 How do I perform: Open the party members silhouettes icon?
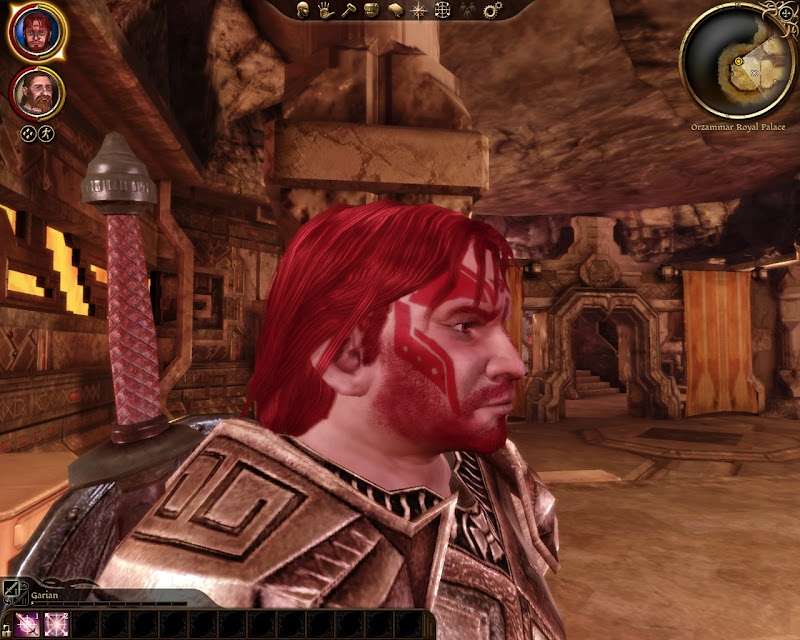[x=467, y=9]
